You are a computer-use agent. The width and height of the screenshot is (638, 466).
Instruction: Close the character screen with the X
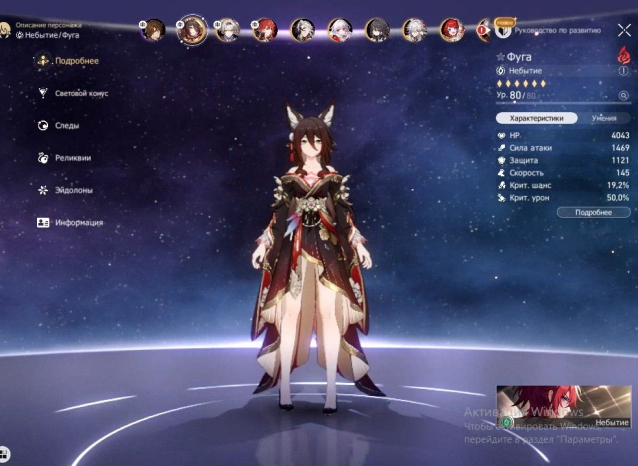[x=624, y=30]
